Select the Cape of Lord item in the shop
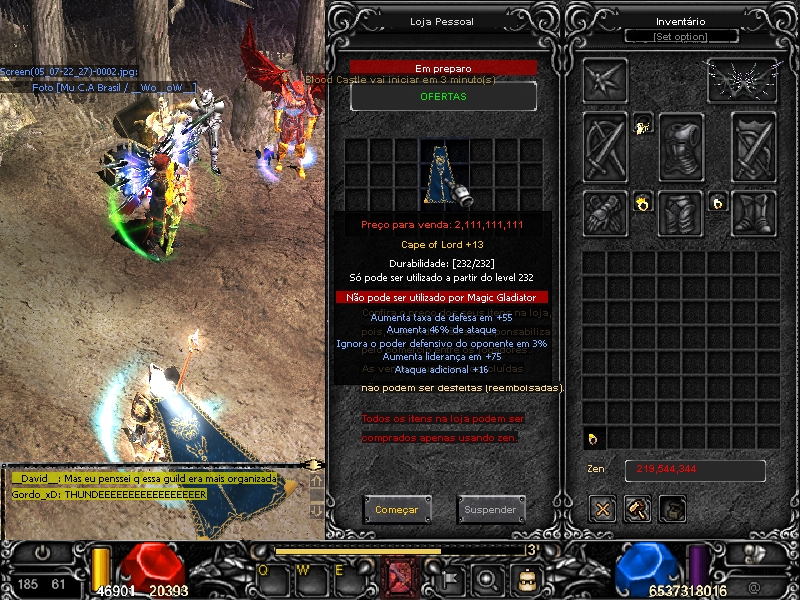 point(444,172)
